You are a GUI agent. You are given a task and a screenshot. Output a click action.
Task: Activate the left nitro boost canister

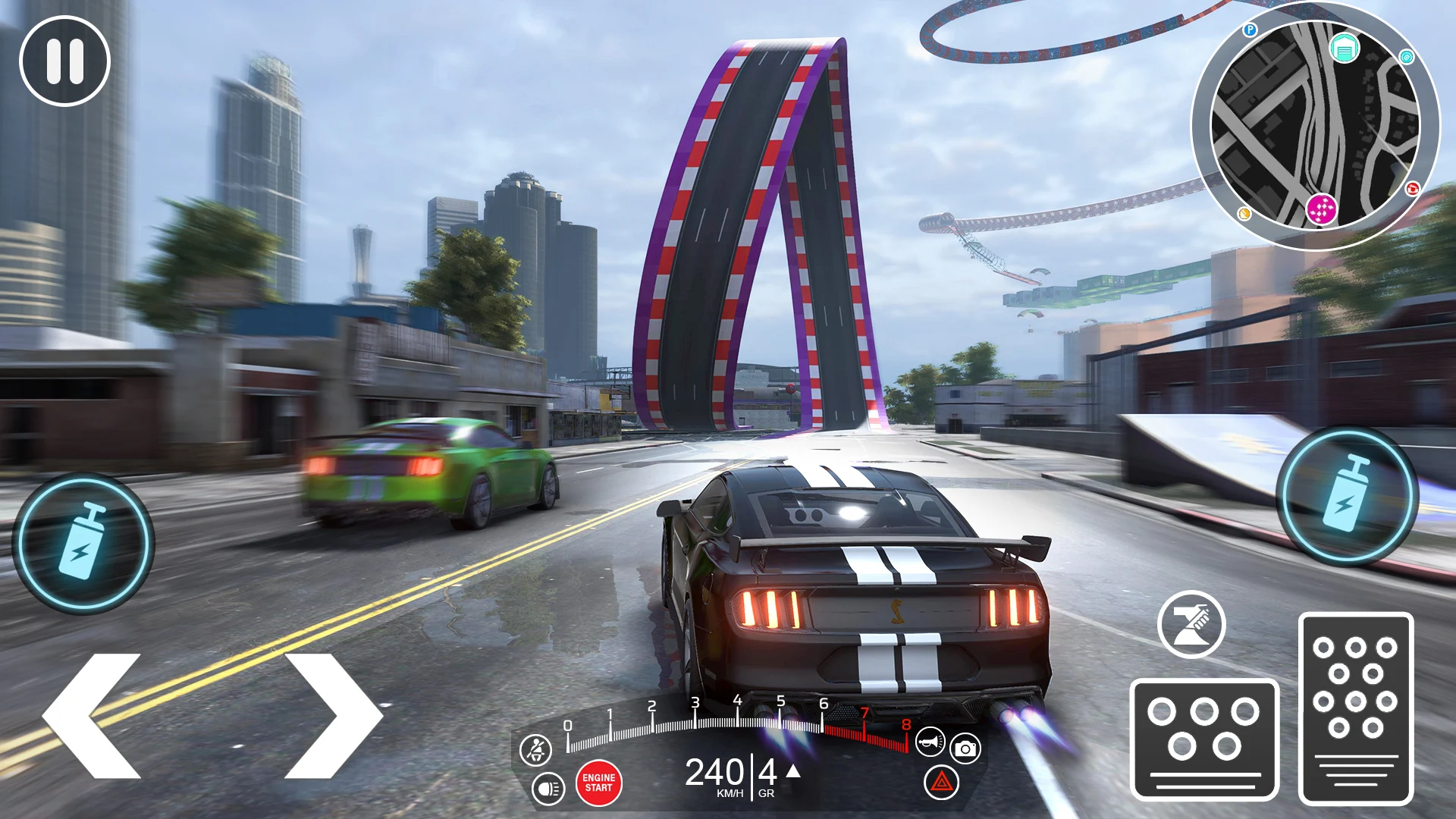click(x=87, y=541)
